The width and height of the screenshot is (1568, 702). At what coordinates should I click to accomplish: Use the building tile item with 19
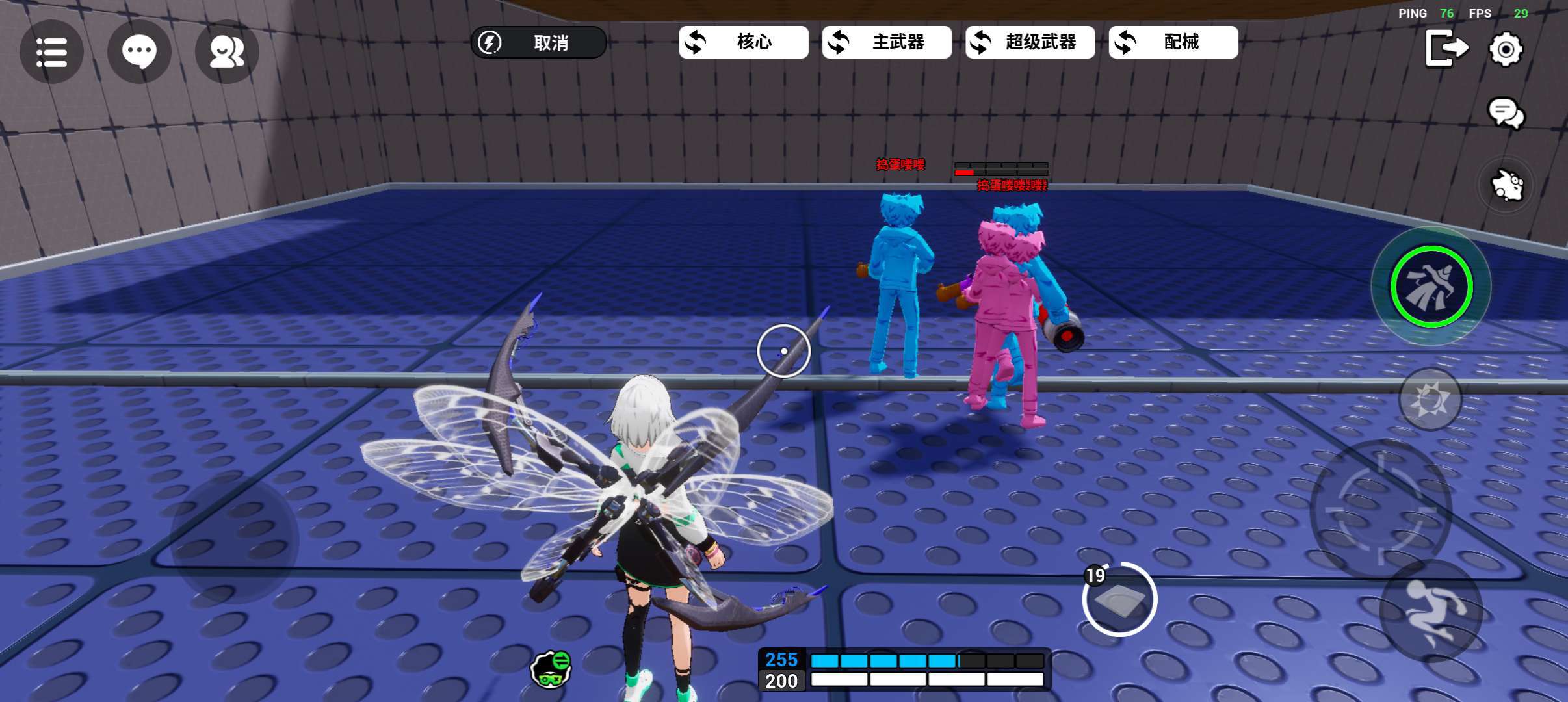(x=1119, y=600)
